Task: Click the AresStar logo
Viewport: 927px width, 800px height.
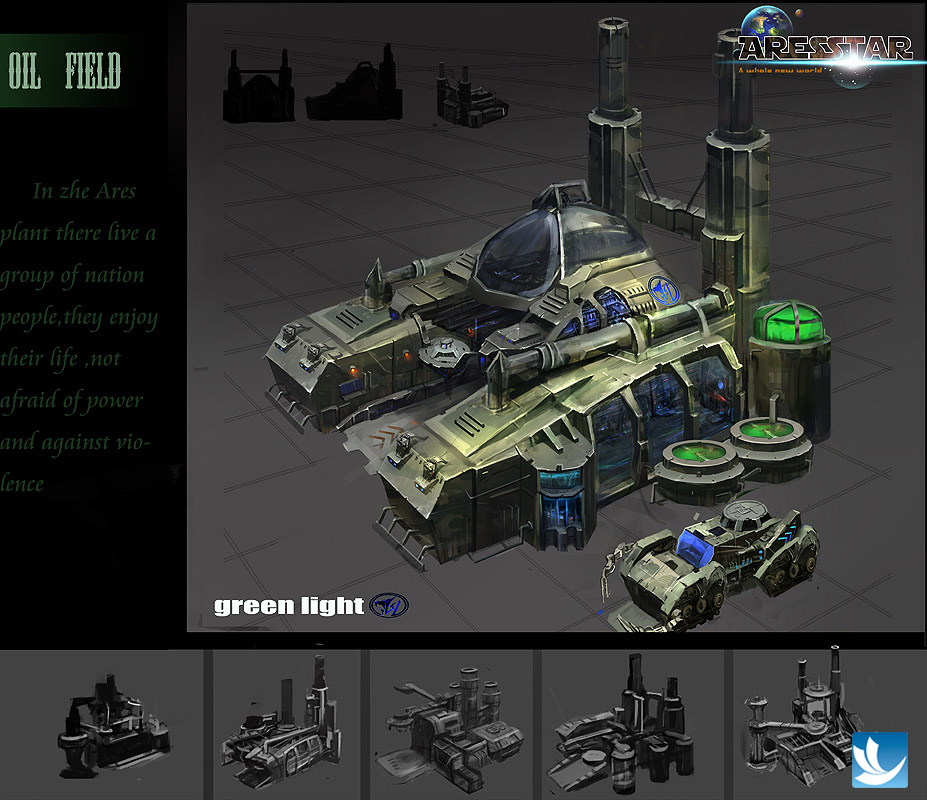Action: coord(825,48)
